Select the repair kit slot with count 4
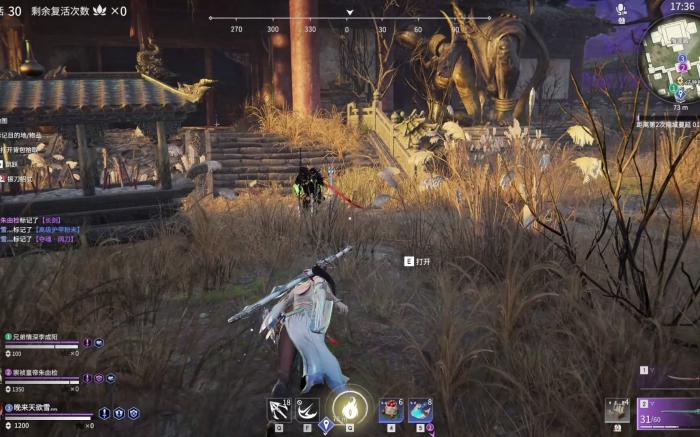This screenshot has width=700, height=437. 617,410
